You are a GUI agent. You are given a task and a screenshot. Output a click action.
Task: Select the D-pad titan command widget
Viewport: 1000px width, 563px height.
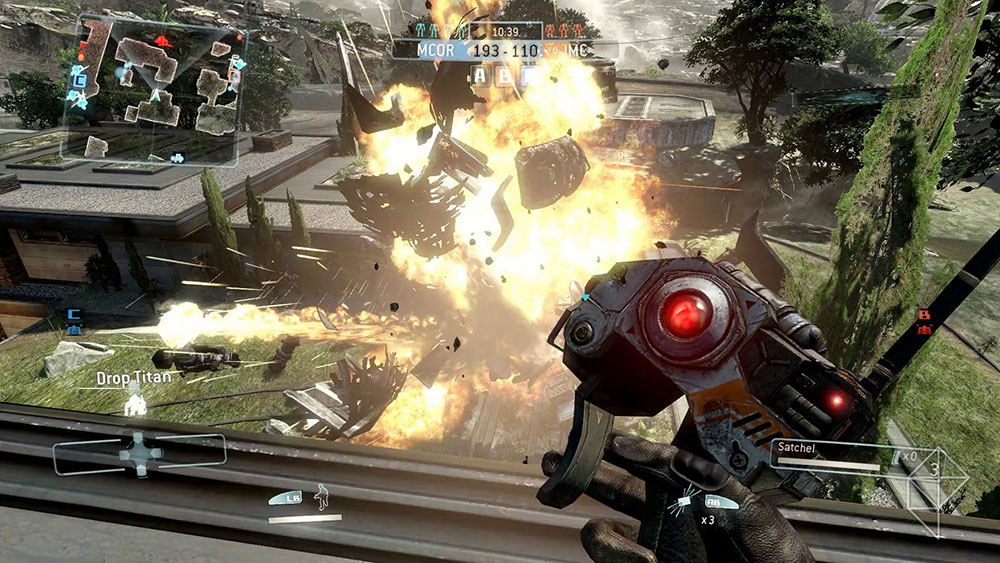(140, 453)
